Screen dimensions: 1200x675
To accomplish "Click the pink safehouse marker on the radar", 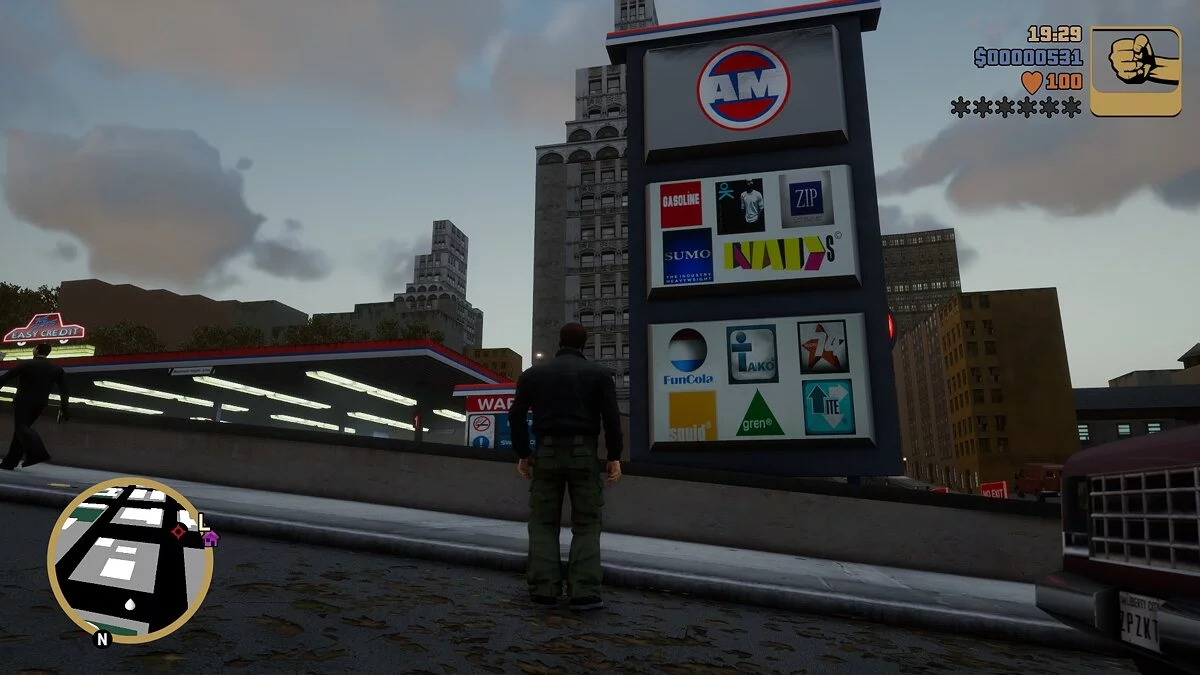I will tap(210, 538).
